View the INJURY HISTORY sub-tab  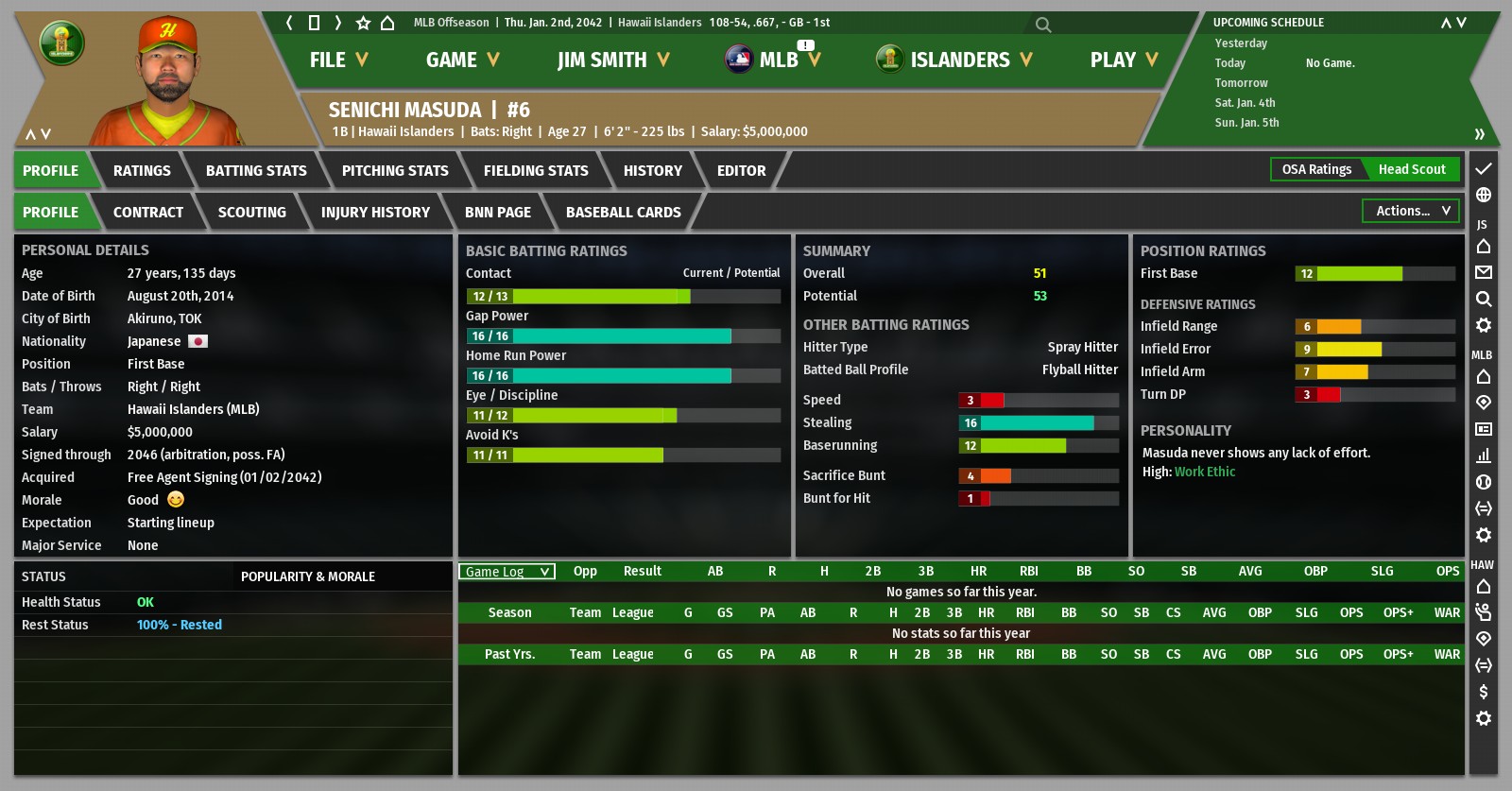(x=375, y=213)
